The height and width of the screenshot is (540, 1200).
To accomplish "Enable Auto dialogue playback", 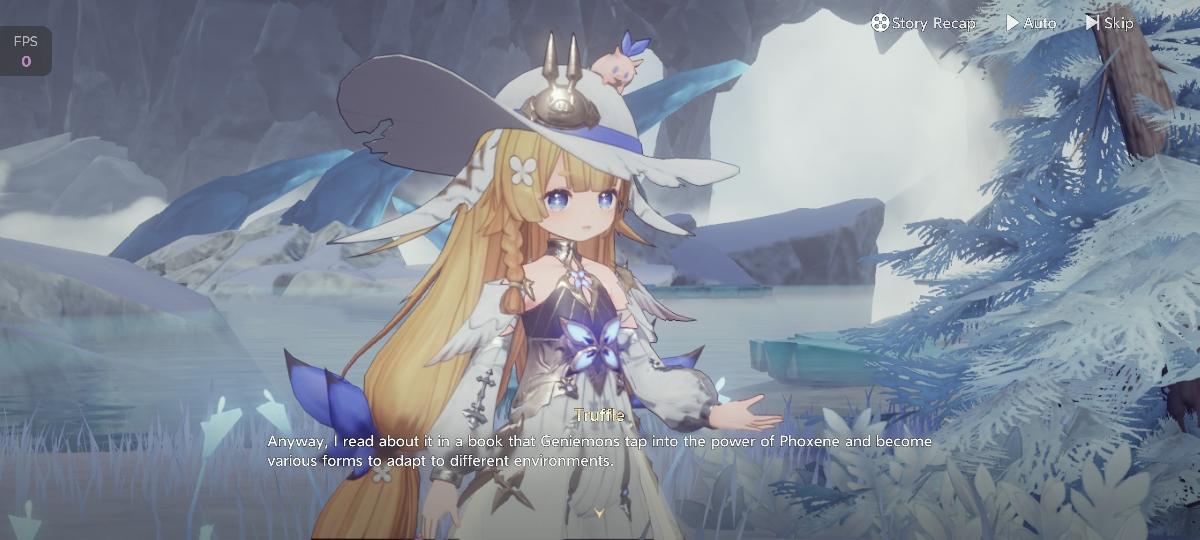I will point(1031,23).
